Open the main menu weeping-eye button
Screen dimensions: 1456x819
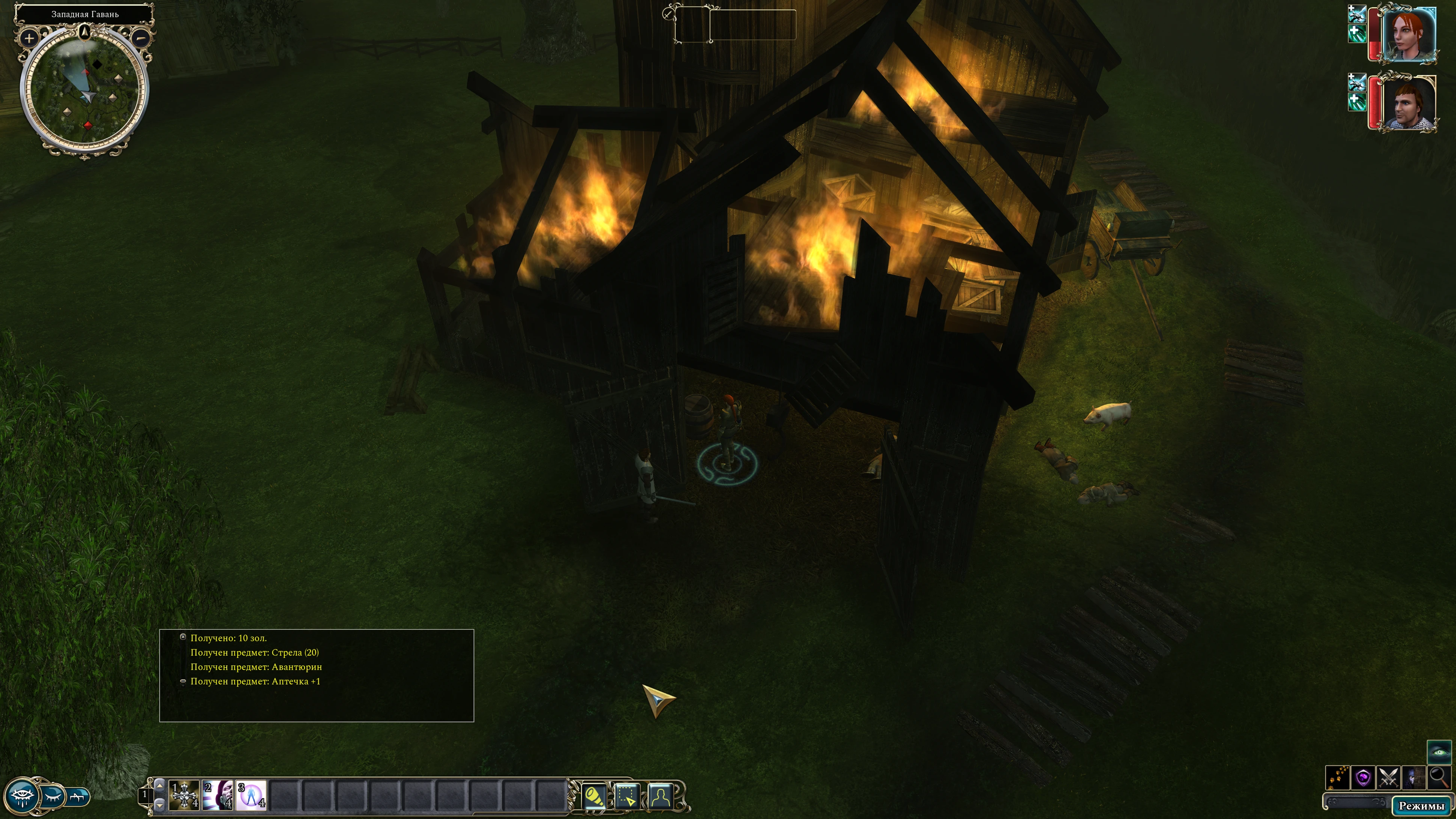click(x=21, y=796)
